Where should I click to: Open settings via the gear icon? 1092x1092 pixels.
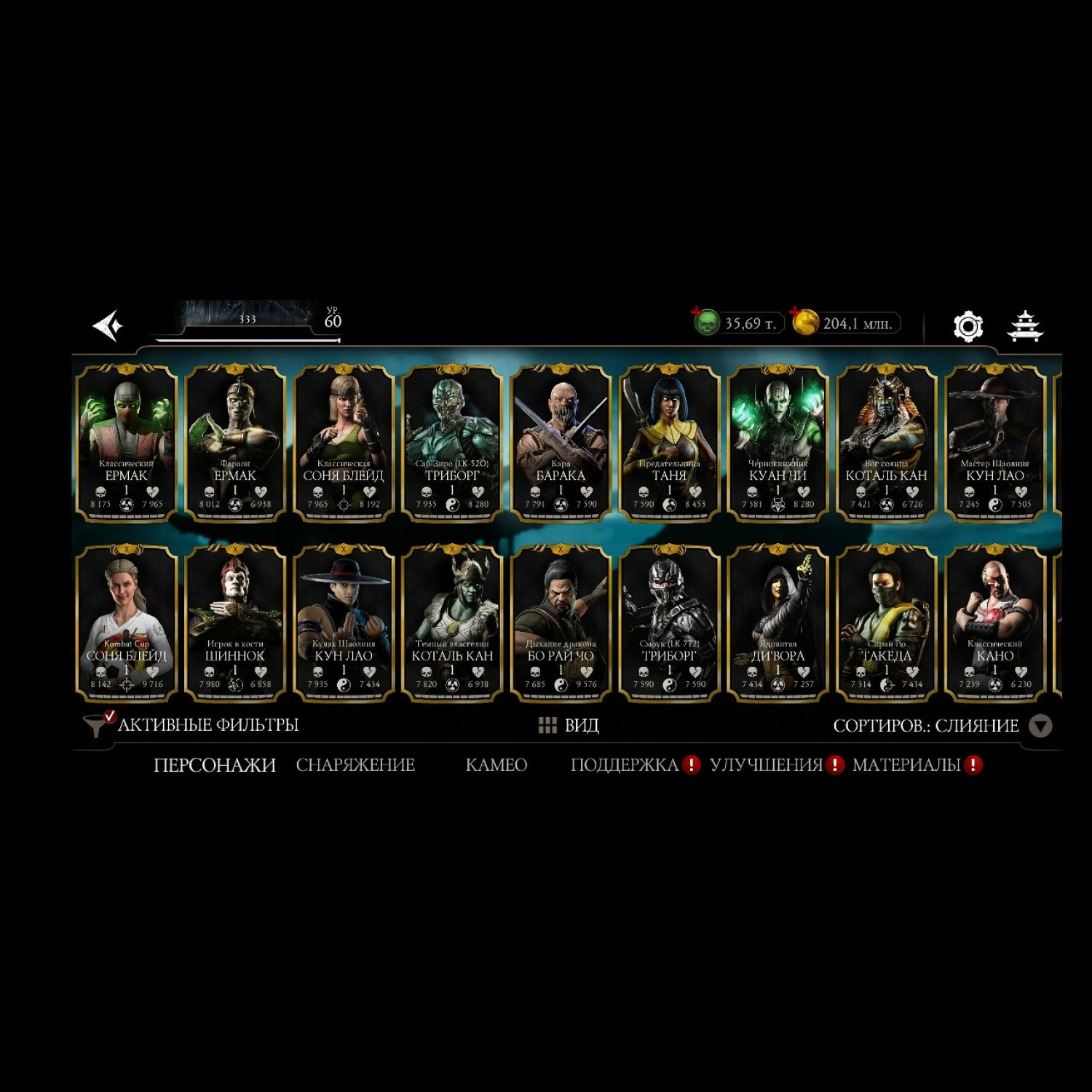(968, 326)
